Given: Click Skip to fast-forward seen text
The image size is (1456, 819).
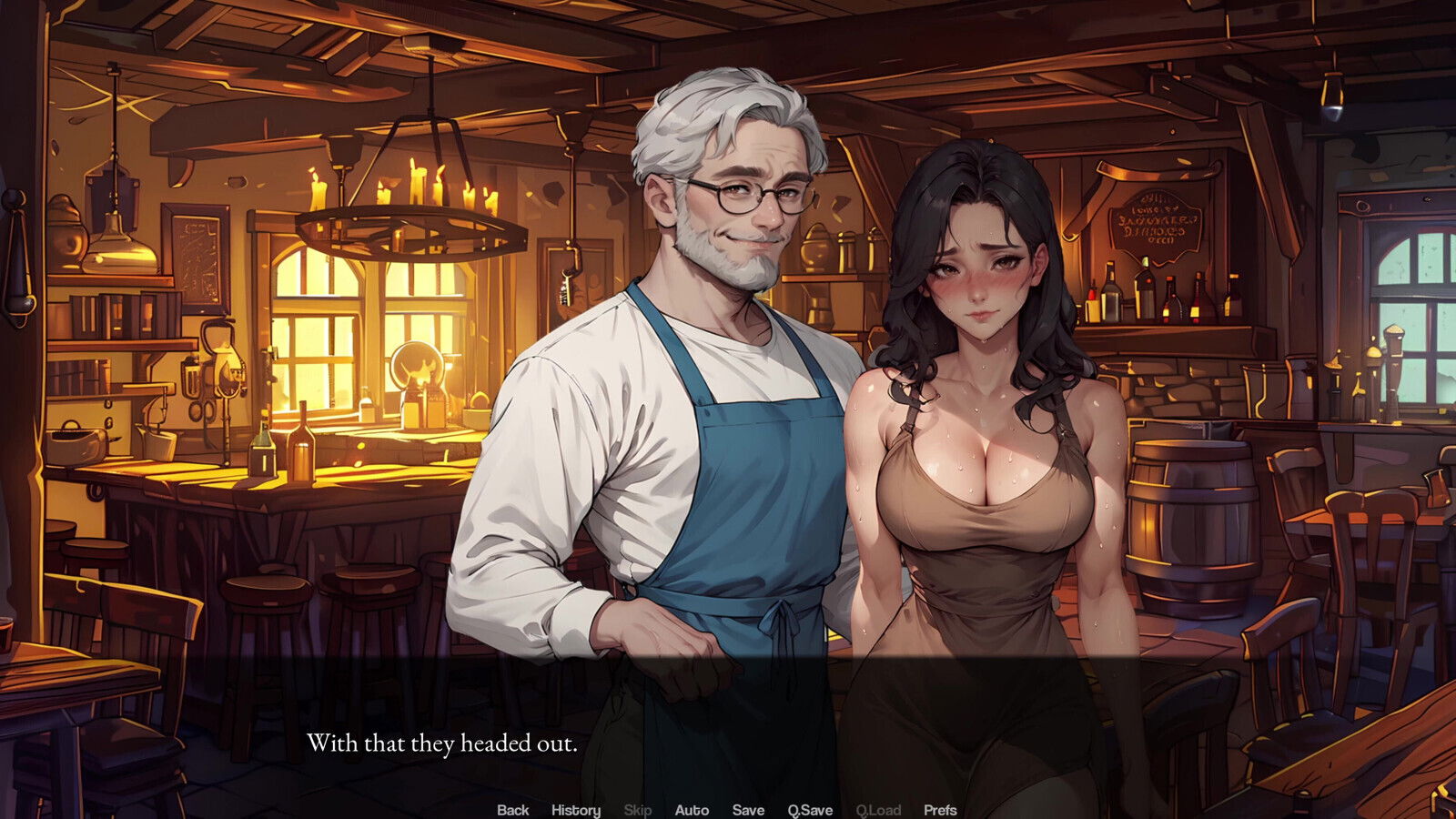Looking at the screenshot, I should (x=635, y=809).
